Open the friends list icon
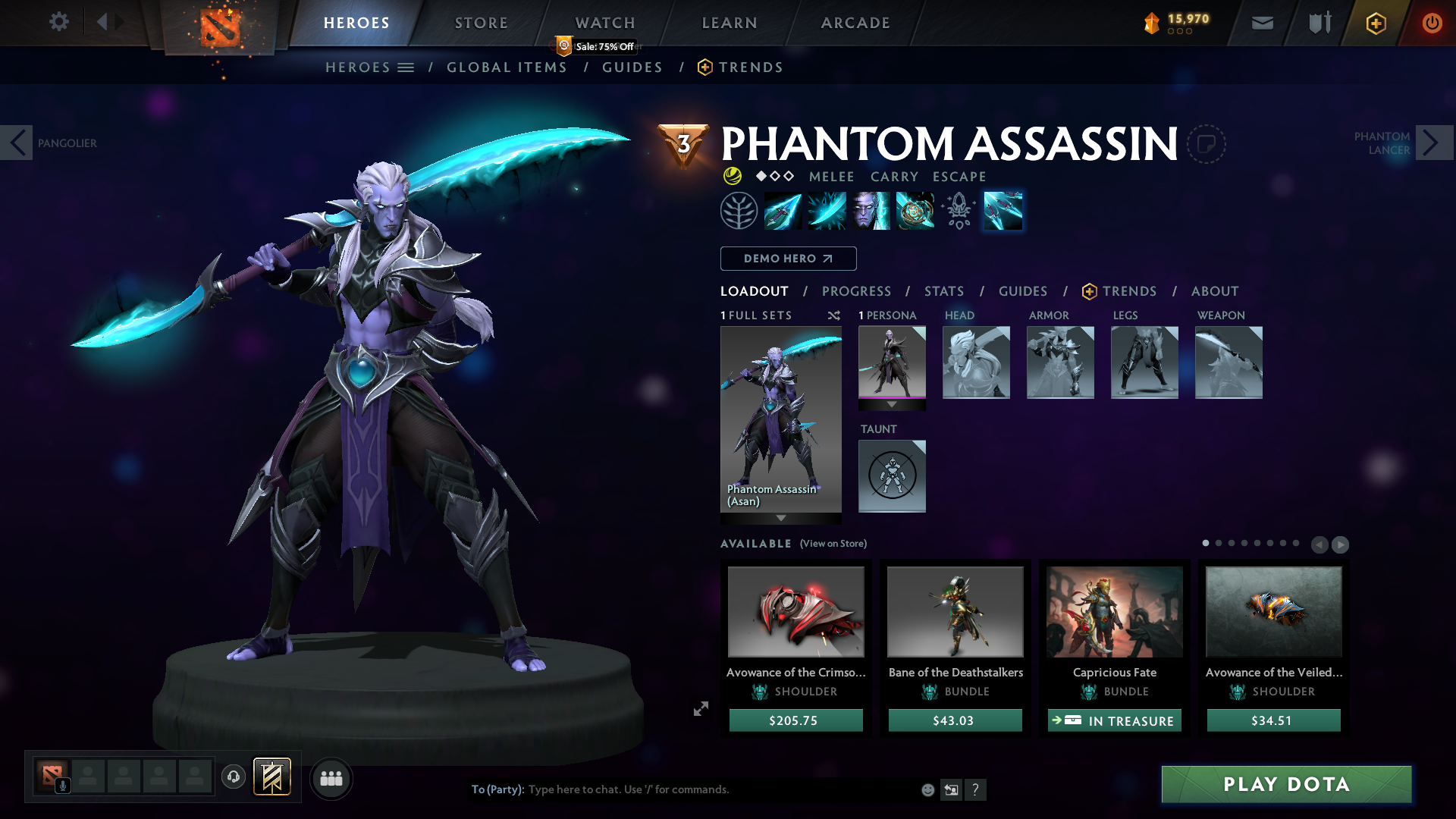This screenshot has width=1456, height=819. pos(331,778)
